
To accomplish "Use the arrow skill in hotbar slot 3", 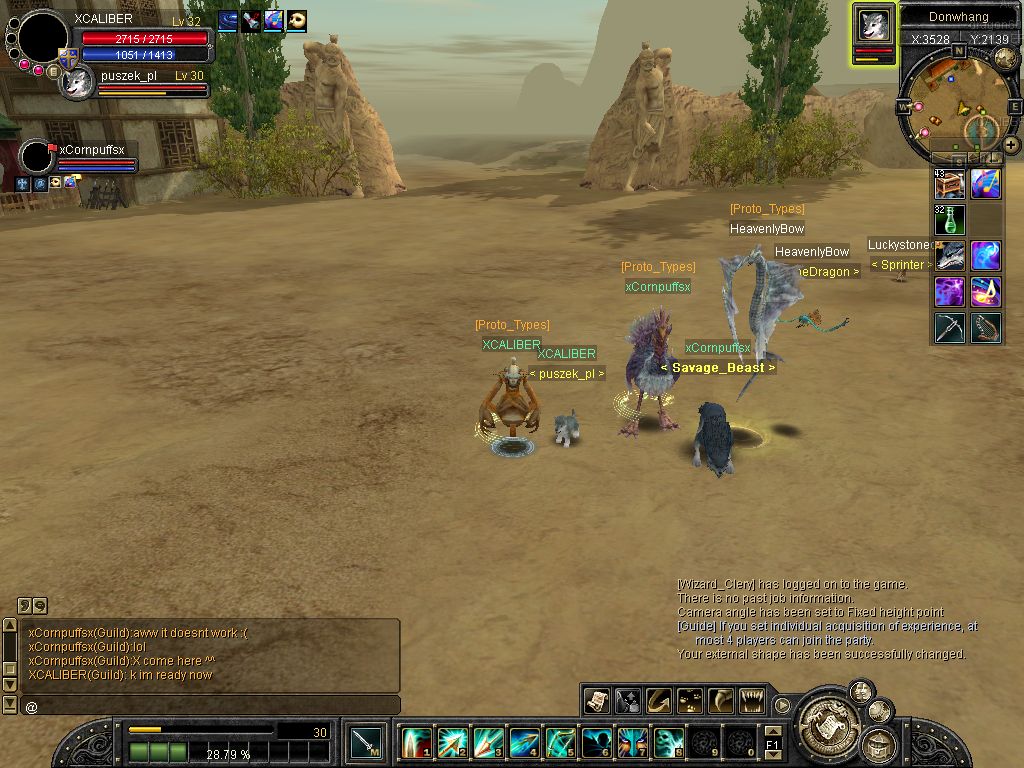I will pyautogui.click(x=488, y=743).
